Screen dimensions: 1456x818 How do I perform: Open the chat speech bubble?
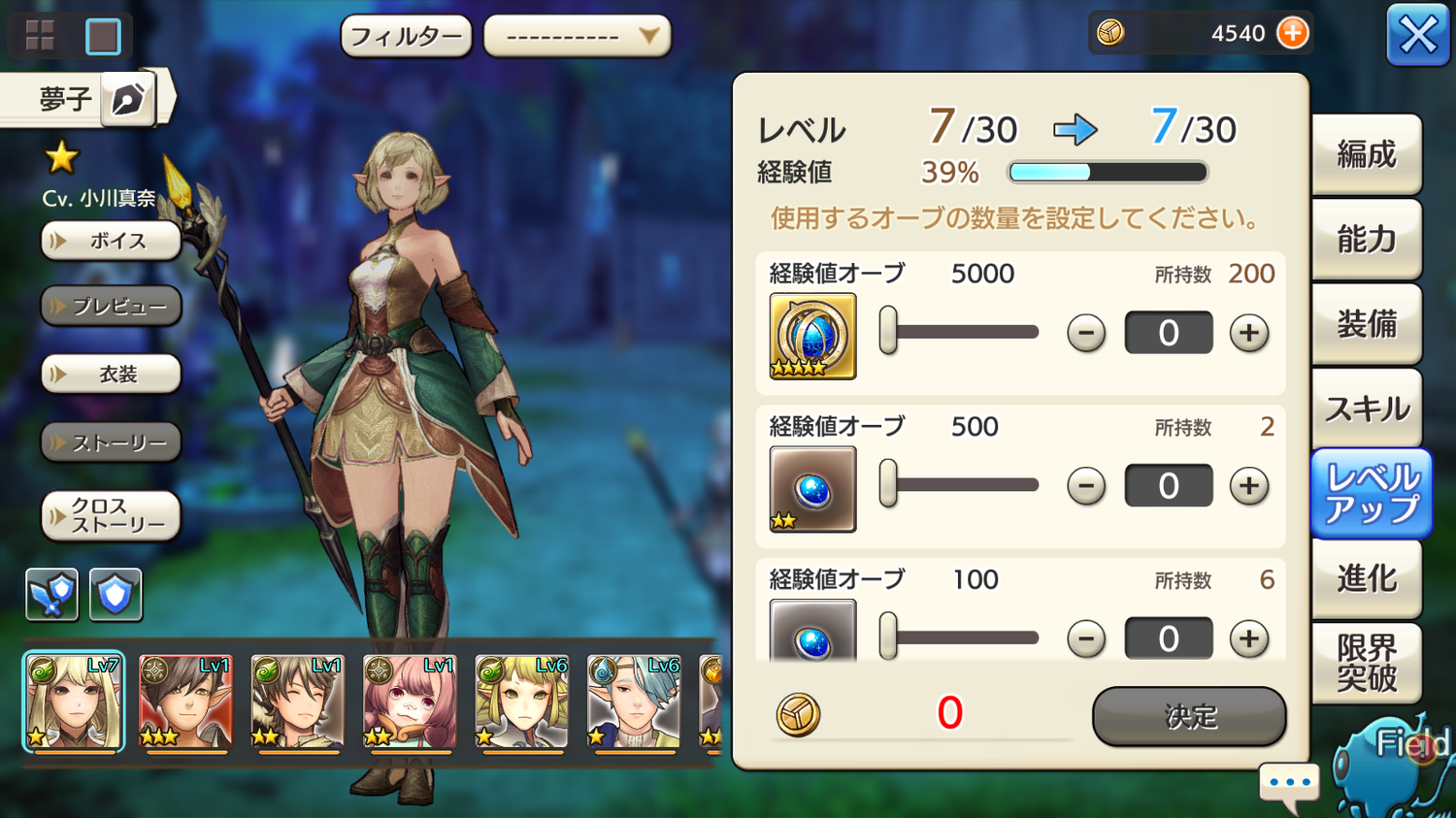1289,783
